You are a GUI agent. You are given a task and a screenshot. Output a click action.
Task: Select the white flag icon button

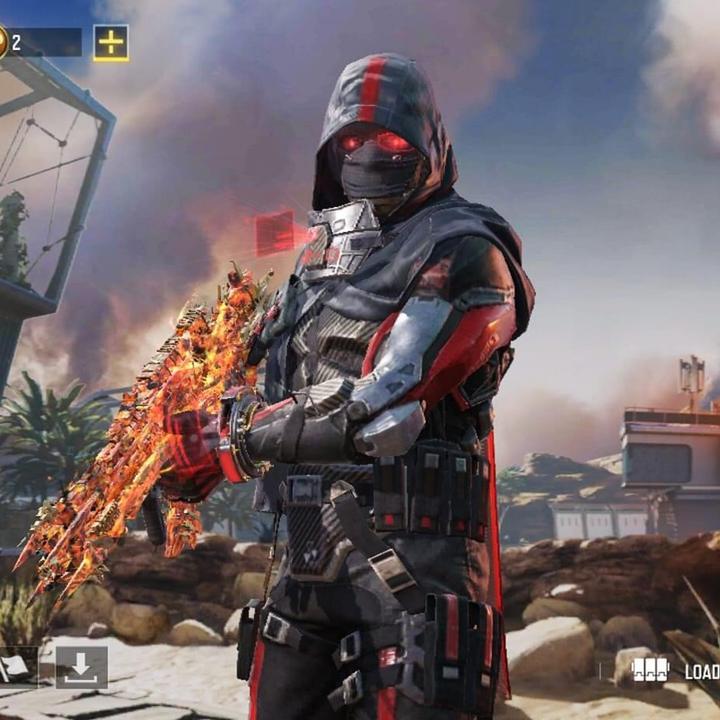coord(15,668)
